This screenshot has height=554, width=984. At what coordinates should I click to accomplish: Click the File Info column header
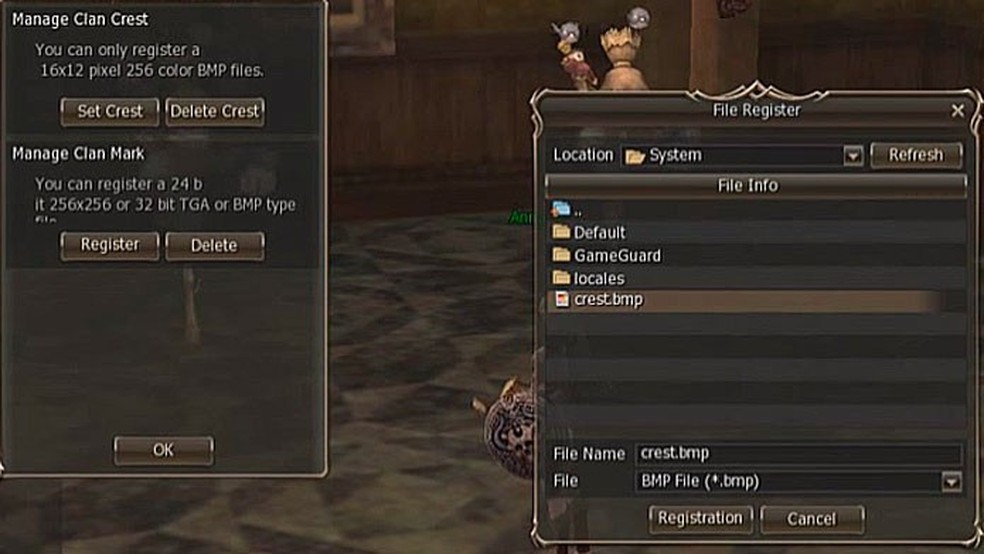point(755,185)
